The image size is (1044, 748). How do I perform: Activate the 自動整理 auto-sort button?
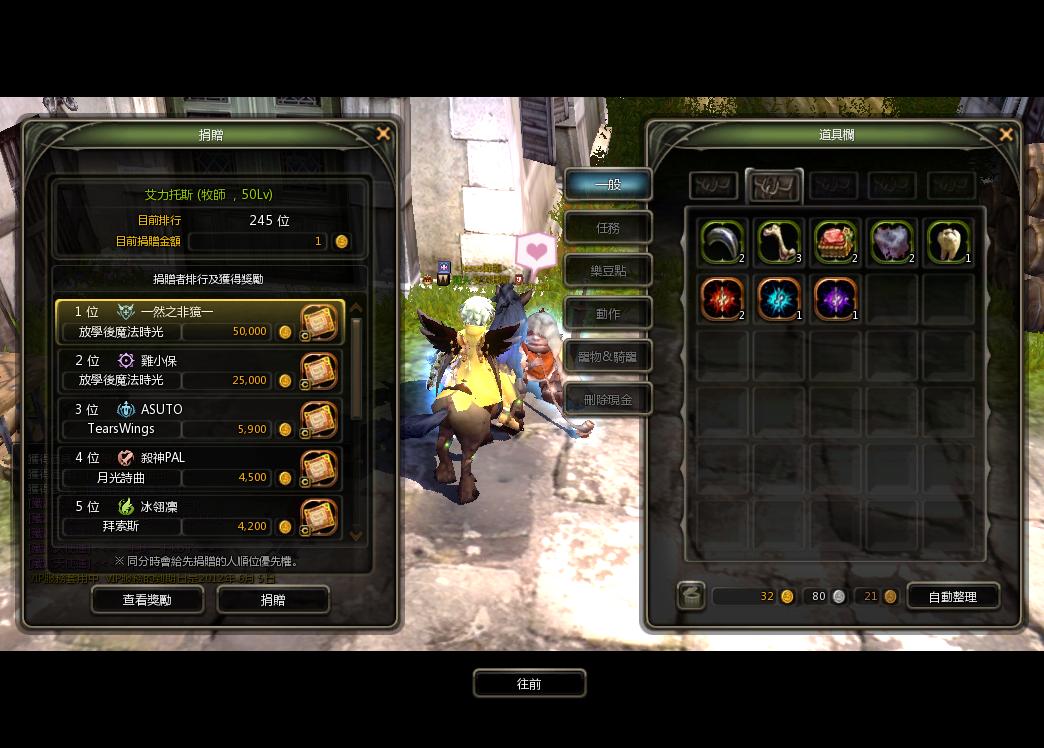tap(952, 597)
